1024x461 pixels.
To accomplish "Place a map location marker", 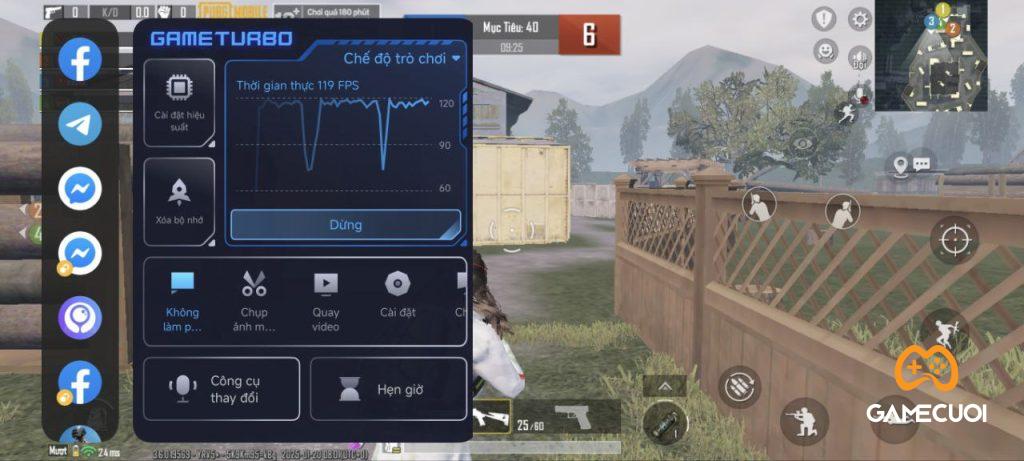I will click(x=899, y=164).
